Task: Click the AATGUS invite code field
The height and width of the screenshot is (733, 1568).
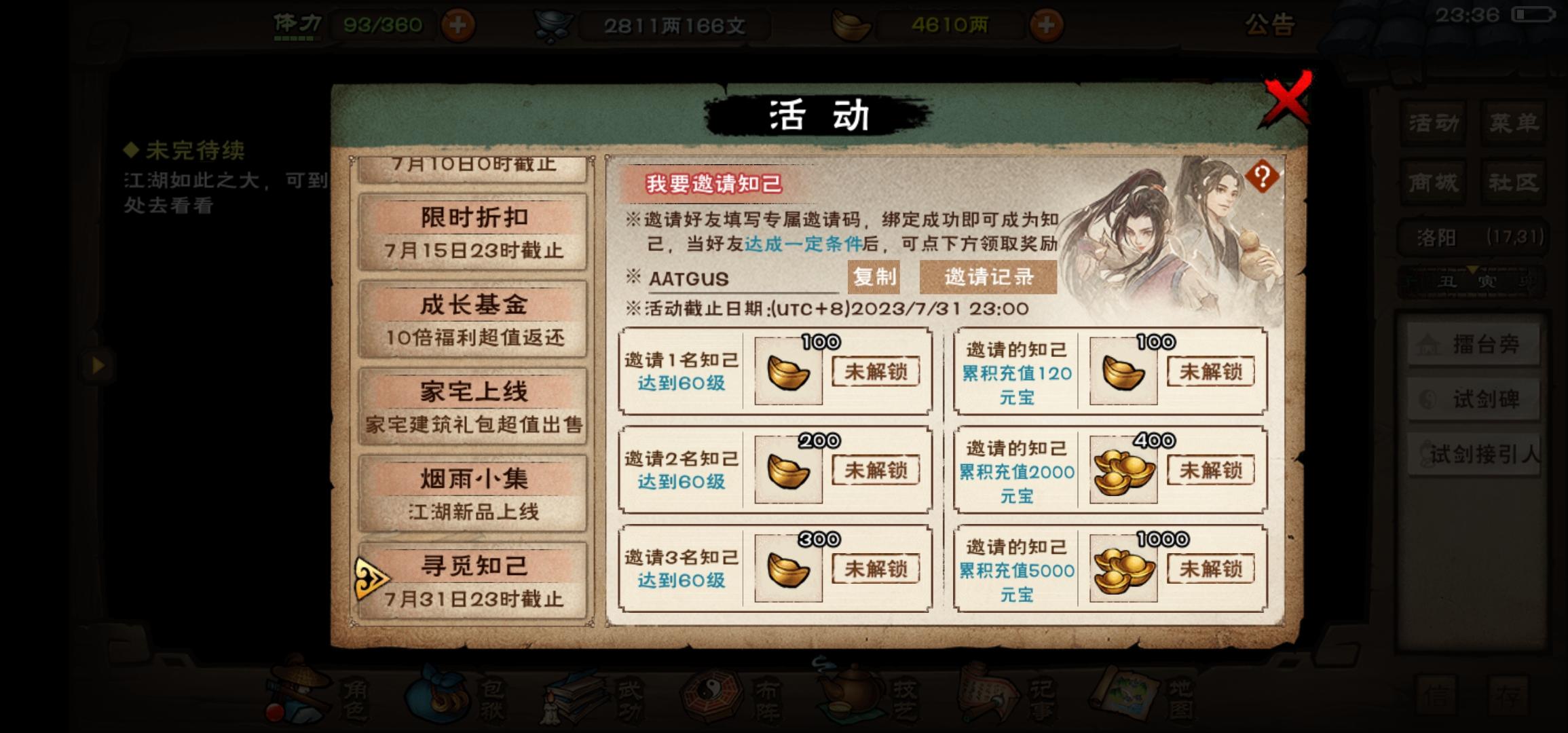Action: [x=691, y=277]
